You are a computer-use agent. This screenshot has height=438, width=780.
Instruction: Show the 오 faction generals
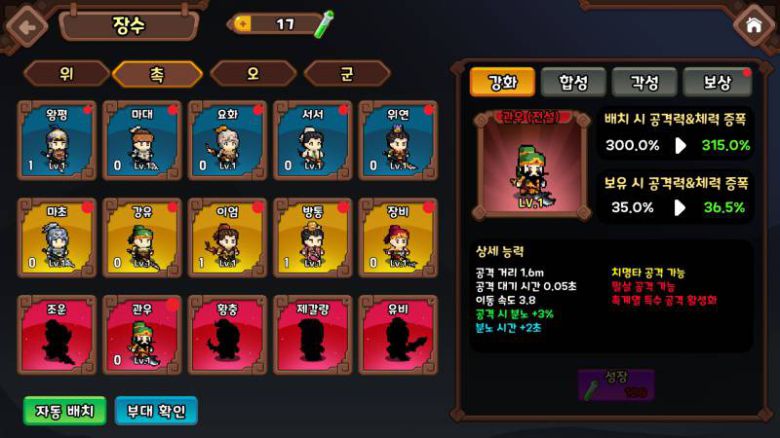click(x=253, y=73)
